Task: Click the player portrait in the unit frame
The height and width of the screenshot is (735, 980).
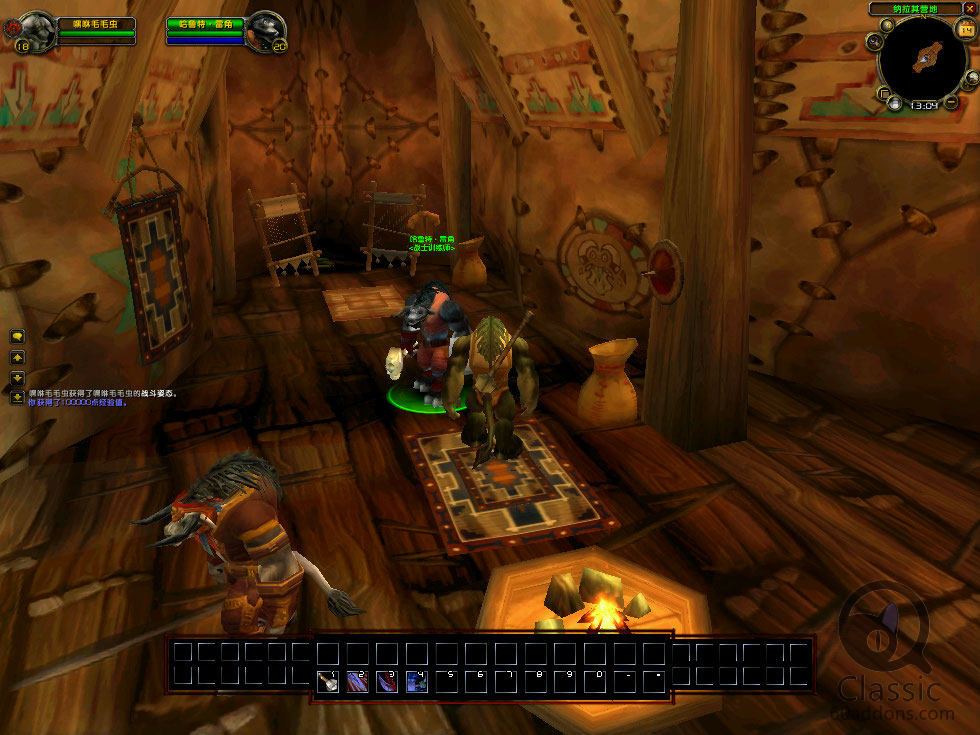Action: (x=37, y=30)
